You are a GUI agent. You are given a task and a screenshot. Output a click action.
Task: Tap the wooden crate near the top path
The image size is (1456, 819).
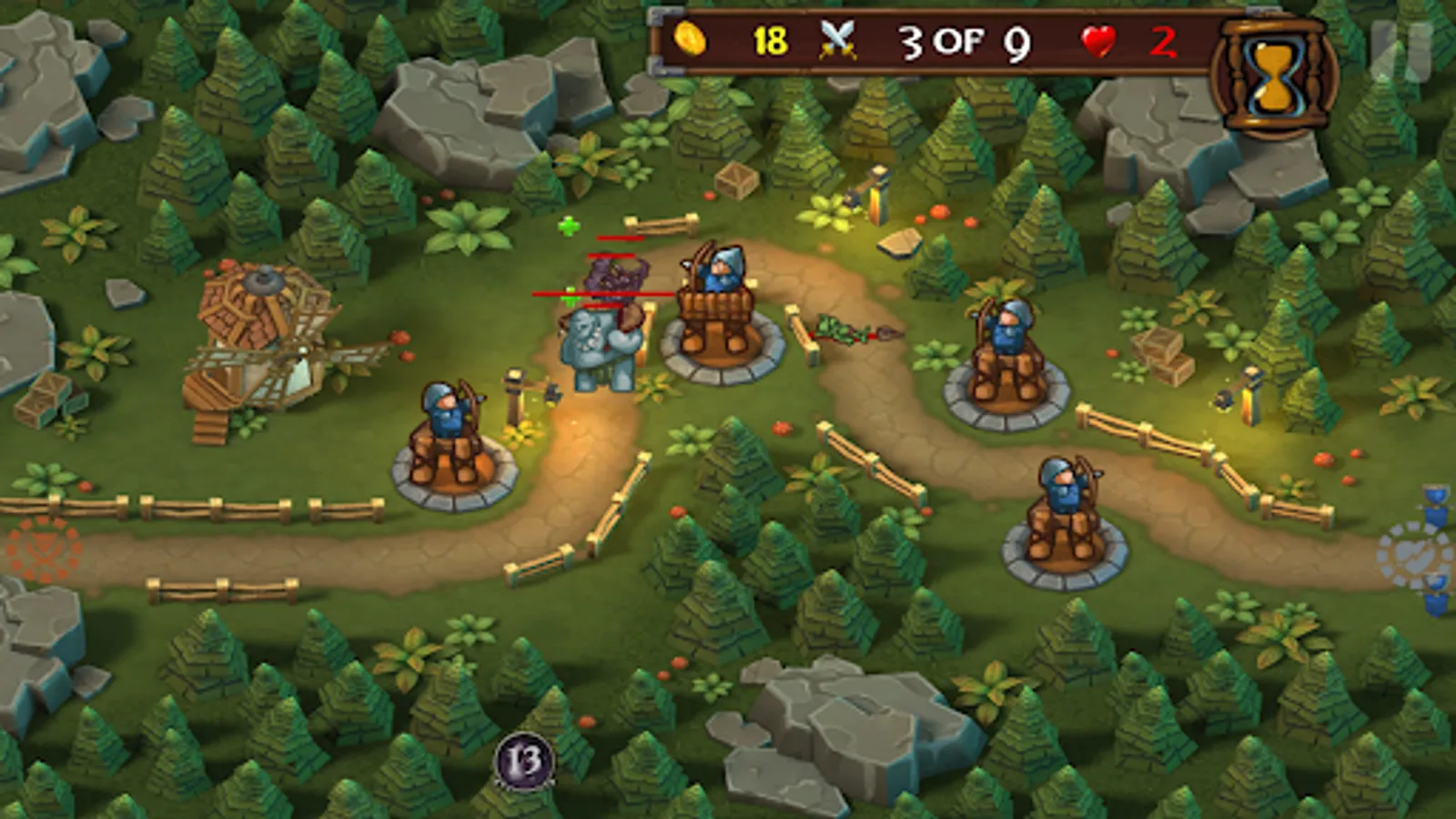coord(735,180)
